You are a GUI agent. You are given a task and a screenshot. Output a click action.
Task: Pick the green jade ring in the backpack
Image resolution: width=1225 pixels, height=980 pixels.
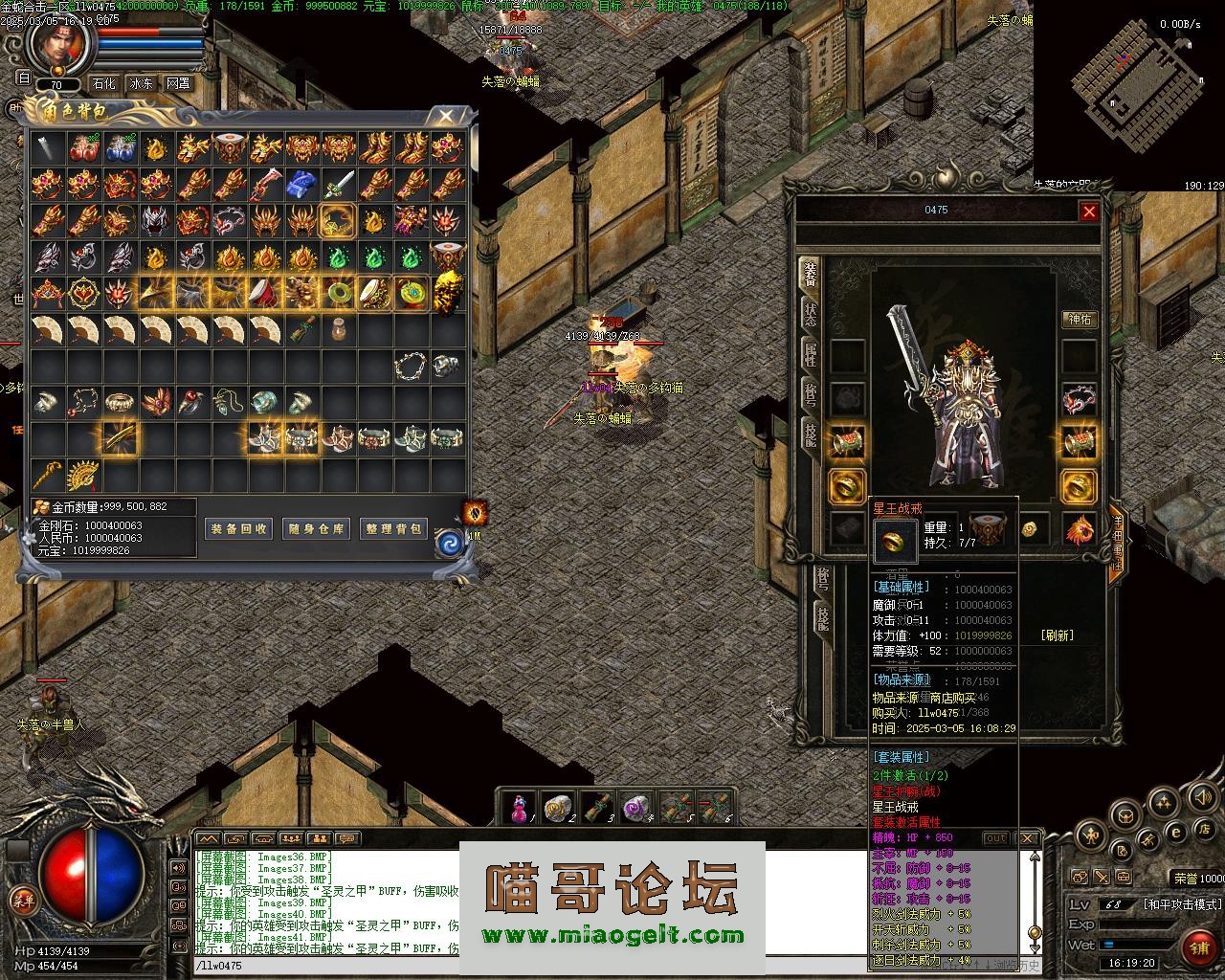pos(339,292)
